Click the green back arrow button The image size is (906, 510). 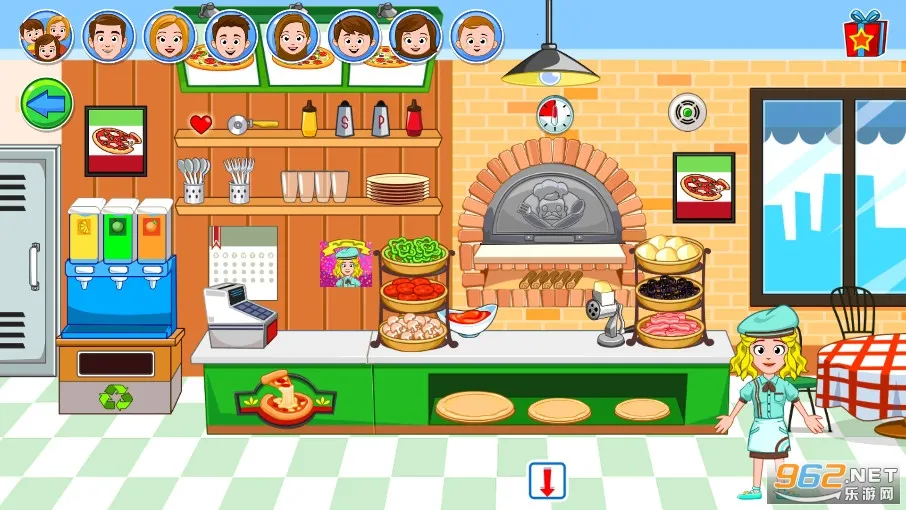tap(46, 102)
